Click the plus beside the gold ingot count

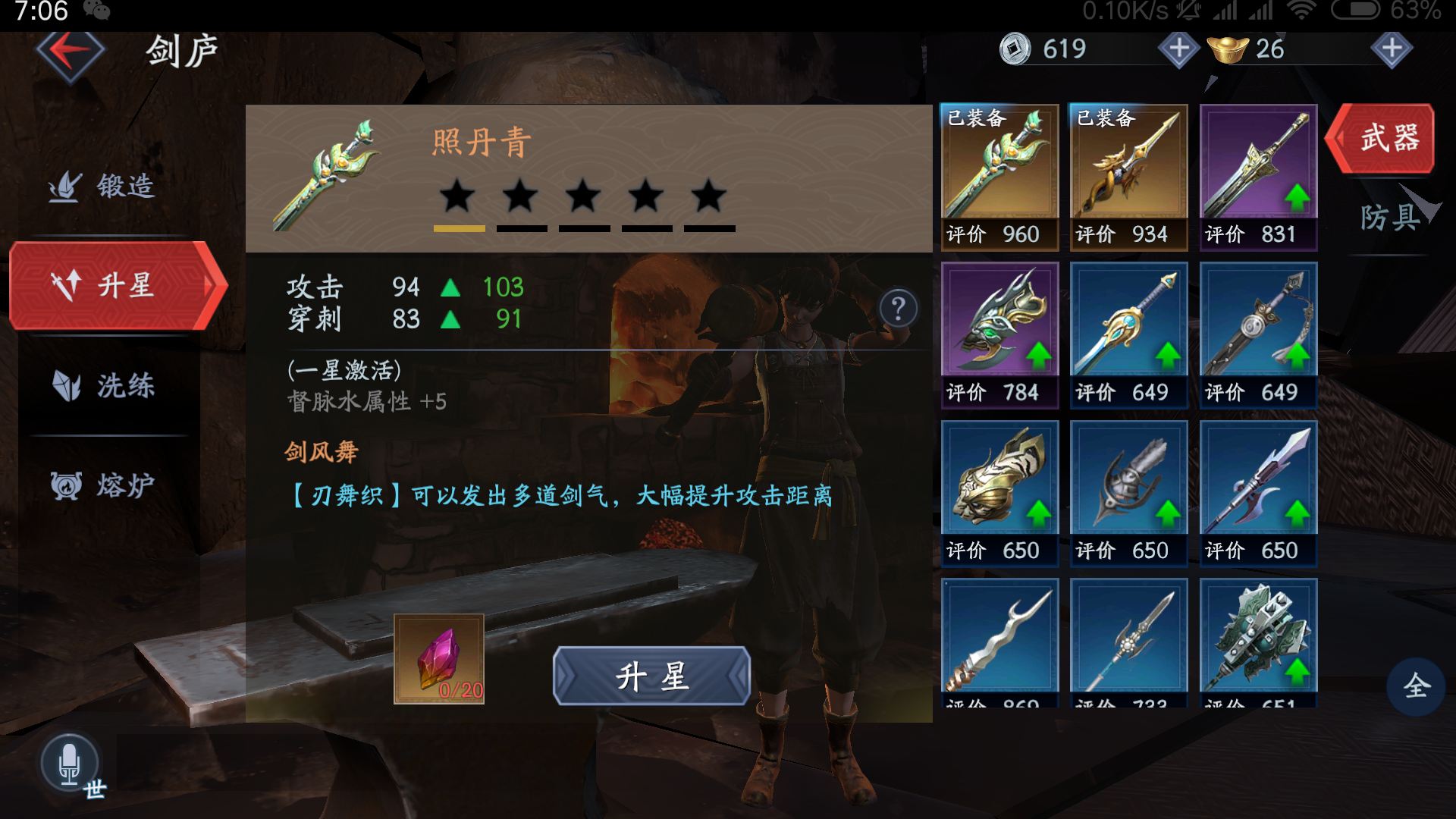tap(1392, 49)
